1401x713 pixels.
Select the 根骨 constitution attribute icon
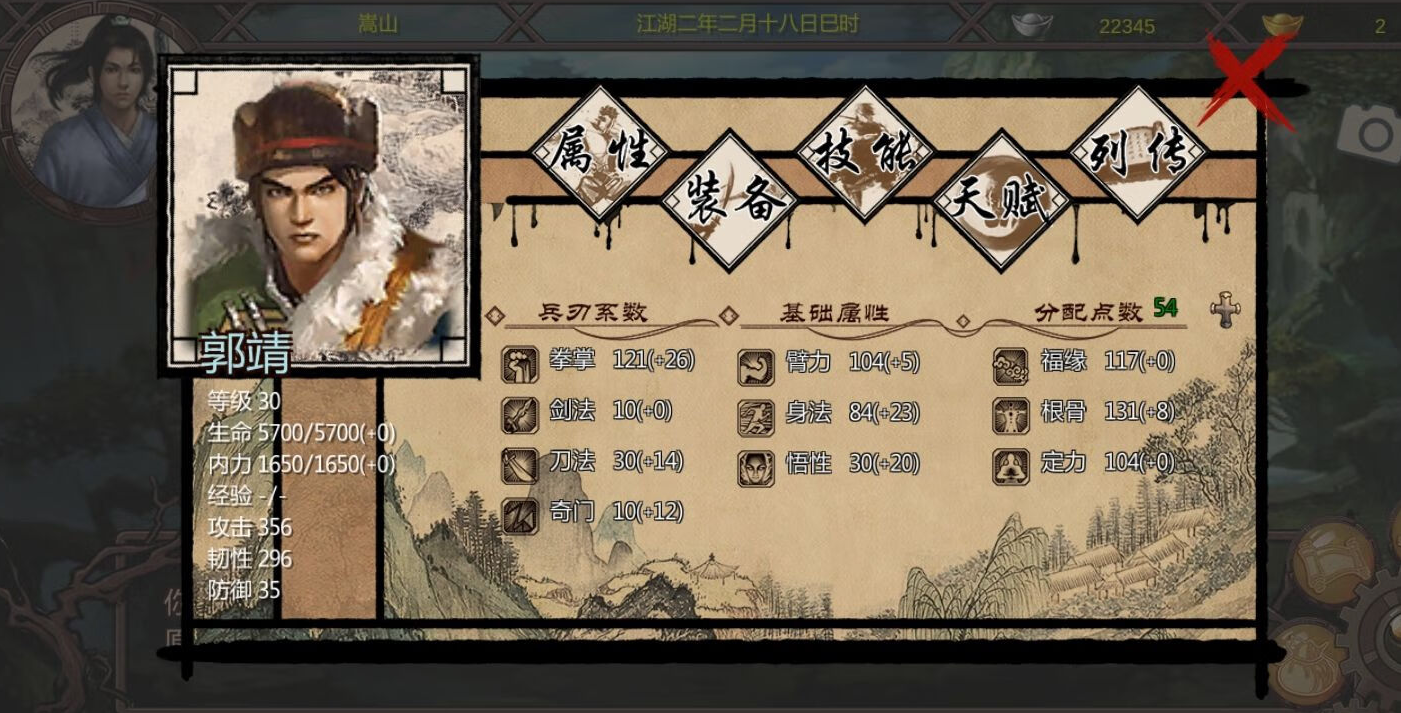click(1010, 415)
